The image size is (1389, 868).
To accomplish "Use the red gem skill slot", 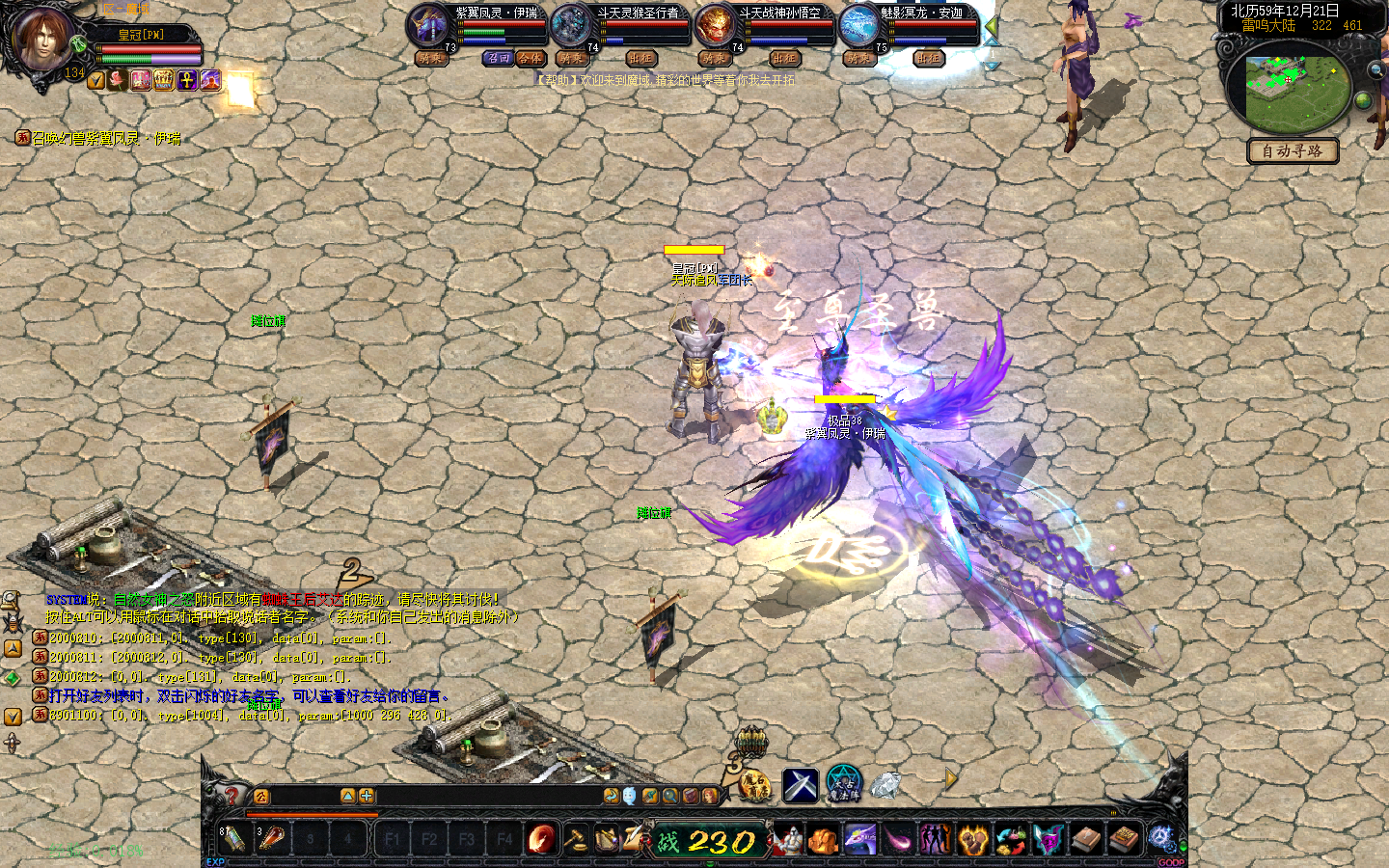I will [x=541, y=839].
